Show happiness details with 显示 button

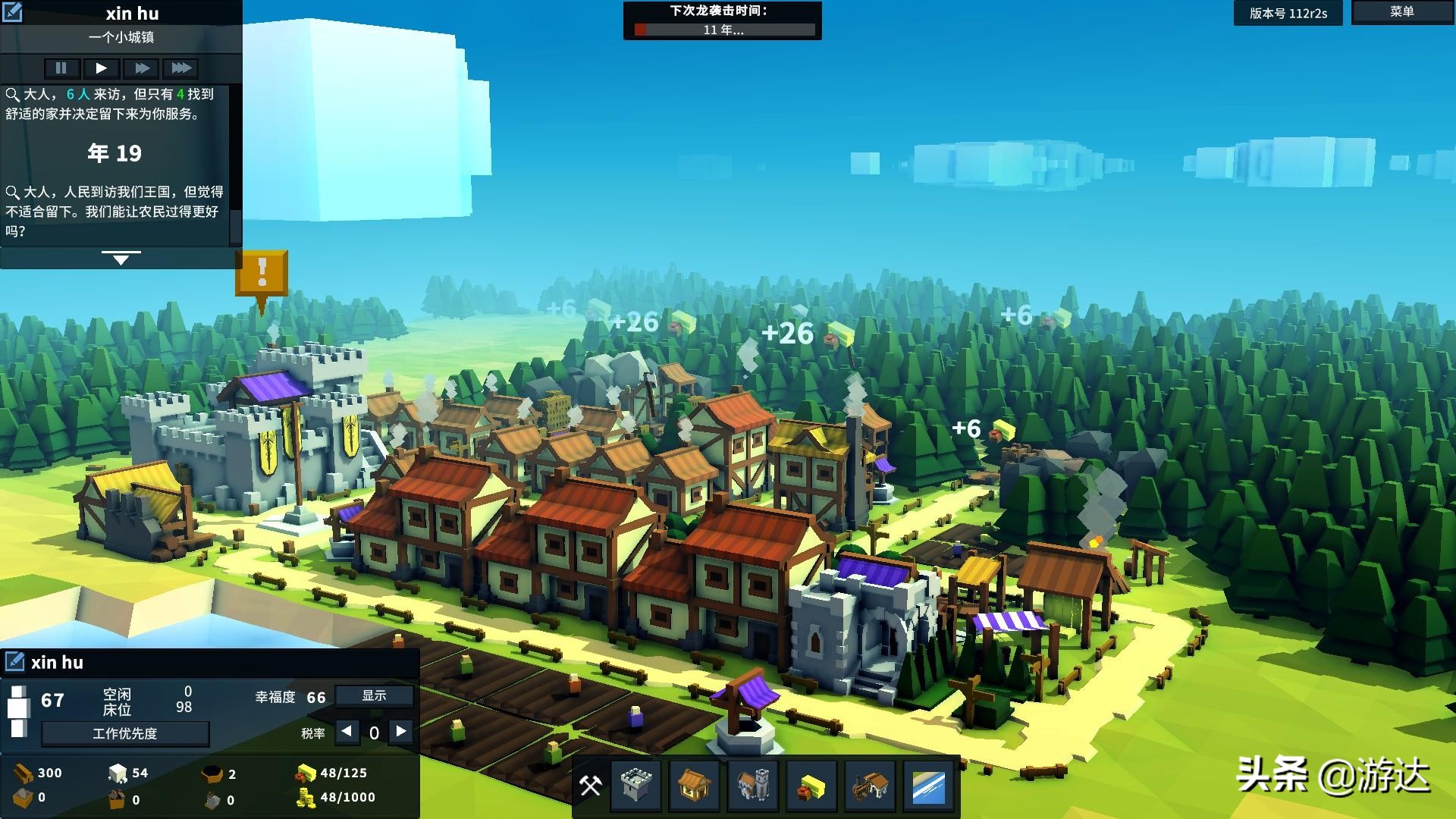(374, 695)
